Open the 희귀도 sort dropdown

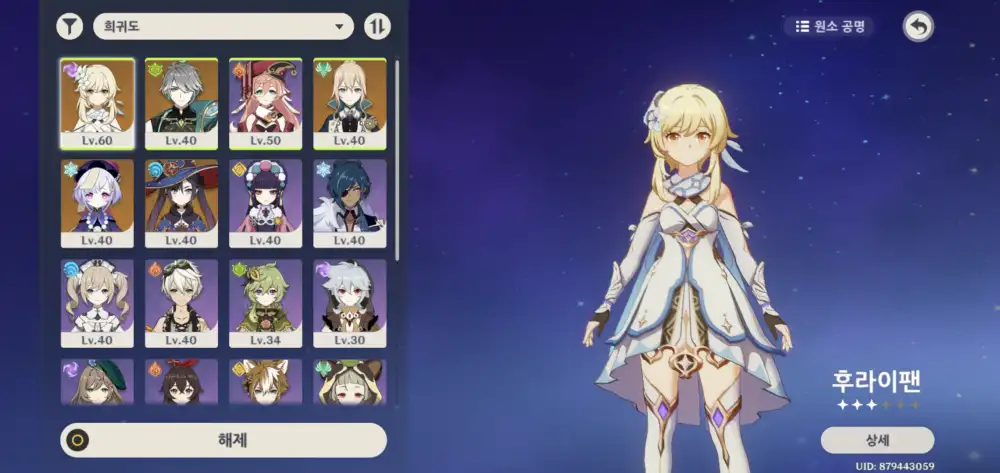222,27
